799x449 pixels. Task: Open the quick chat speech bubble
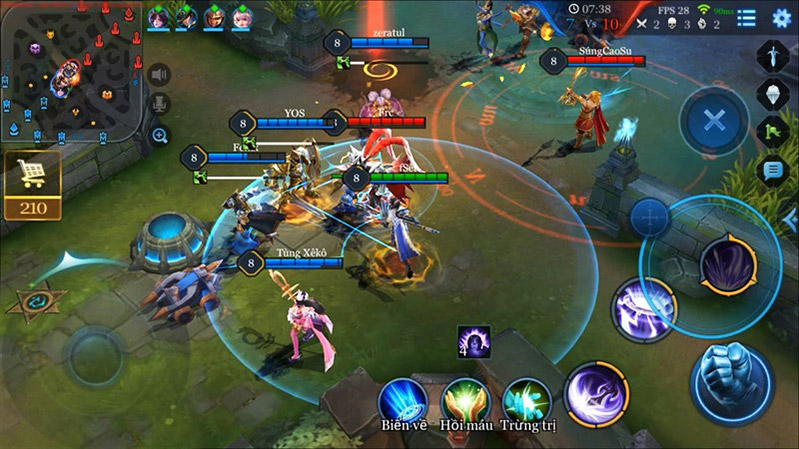click(x=774, y=170)
